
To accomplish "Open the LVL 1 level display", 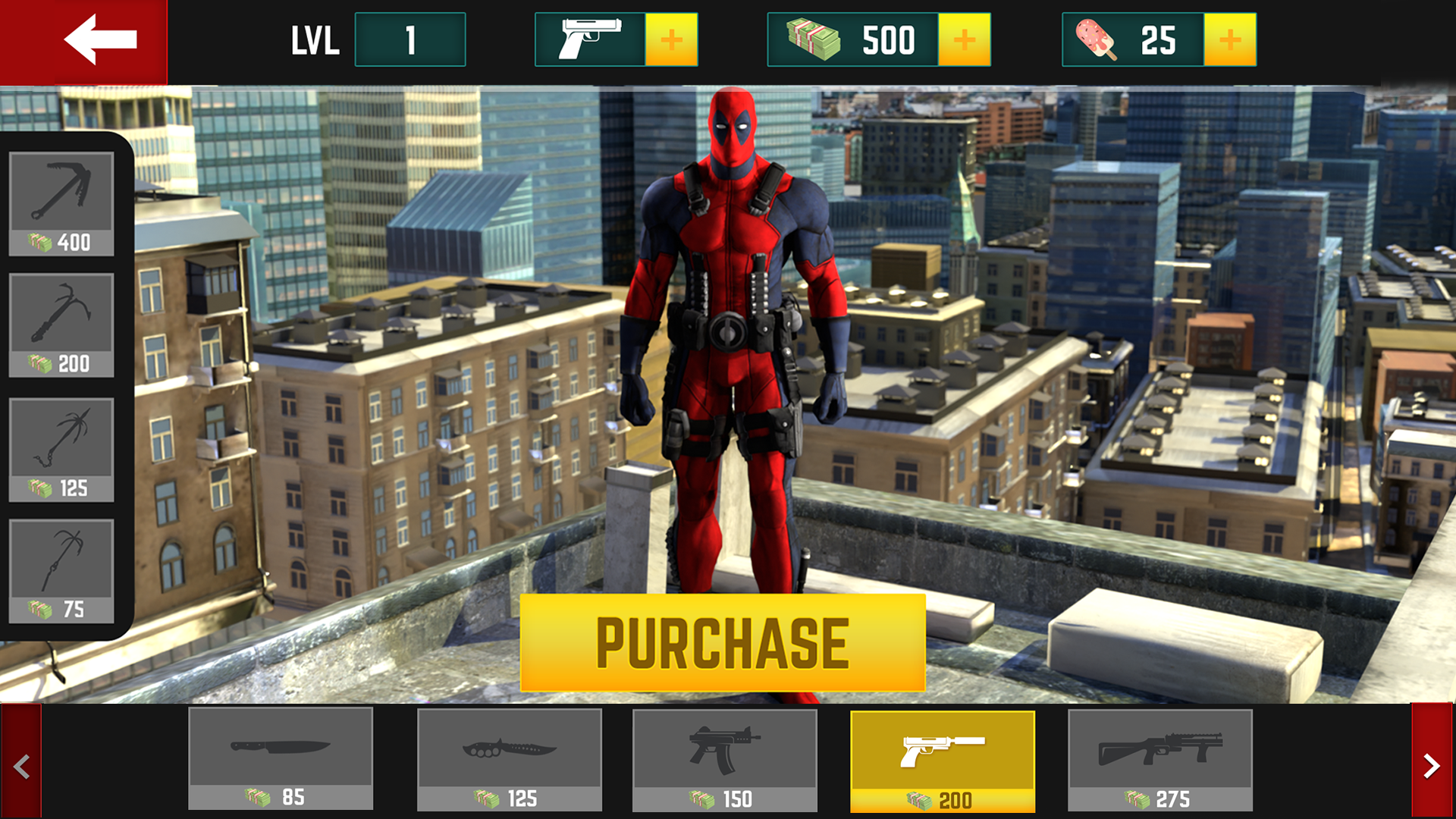I will coord(409,39).
